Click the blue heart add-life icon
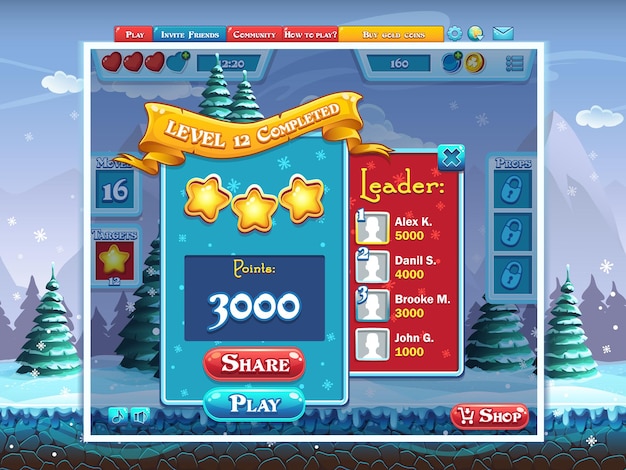This screenshot has height=470, width=626. tap(178, 63)
